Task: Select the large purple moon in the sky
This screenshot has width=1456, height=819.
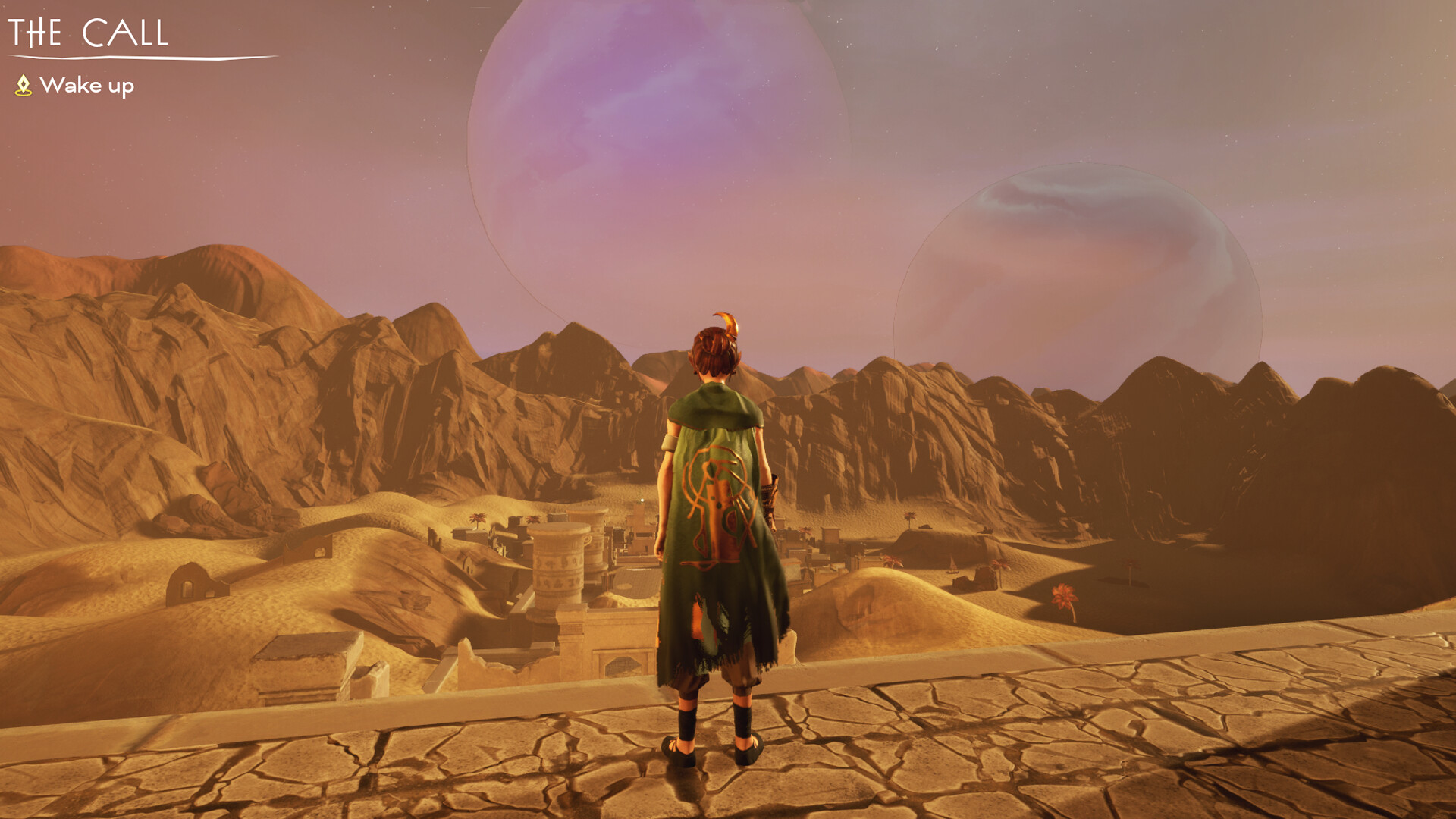Action: pyautogui.click(x=660, y=136)
